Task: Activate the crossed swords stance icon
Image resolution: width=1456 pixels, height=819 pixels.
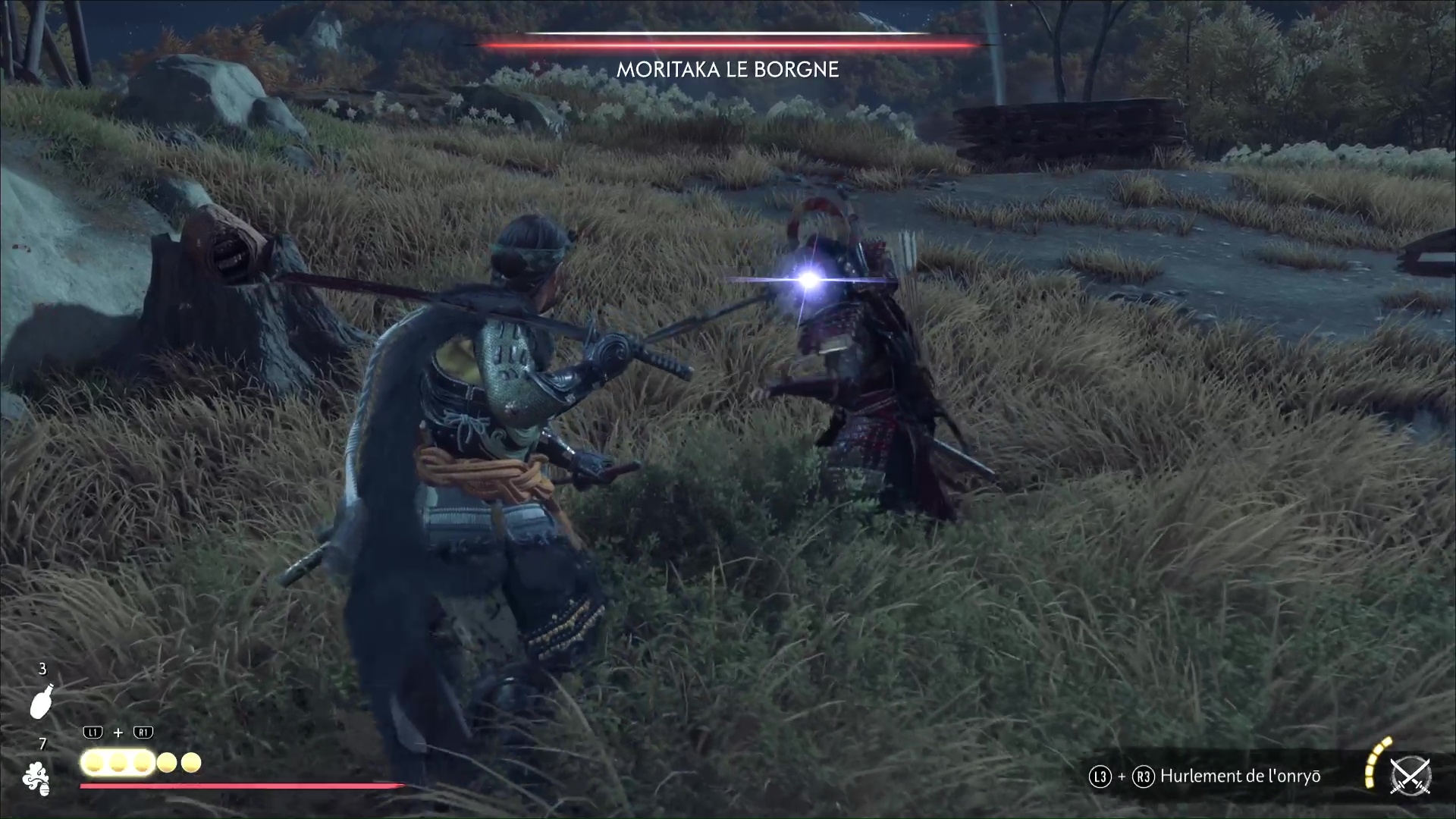Action: [1410, 777]
